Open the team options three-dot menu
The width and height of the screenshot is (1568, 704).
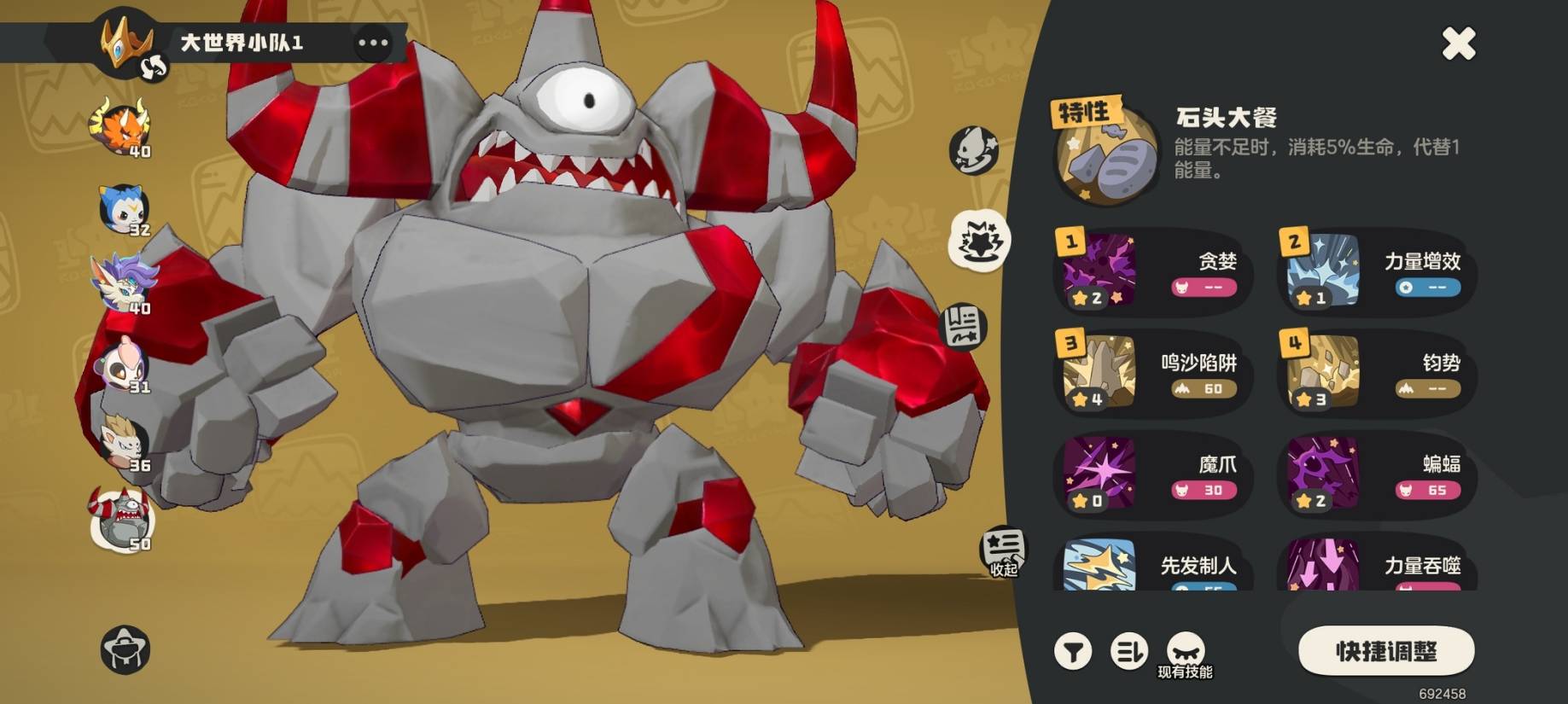point(373,43)
